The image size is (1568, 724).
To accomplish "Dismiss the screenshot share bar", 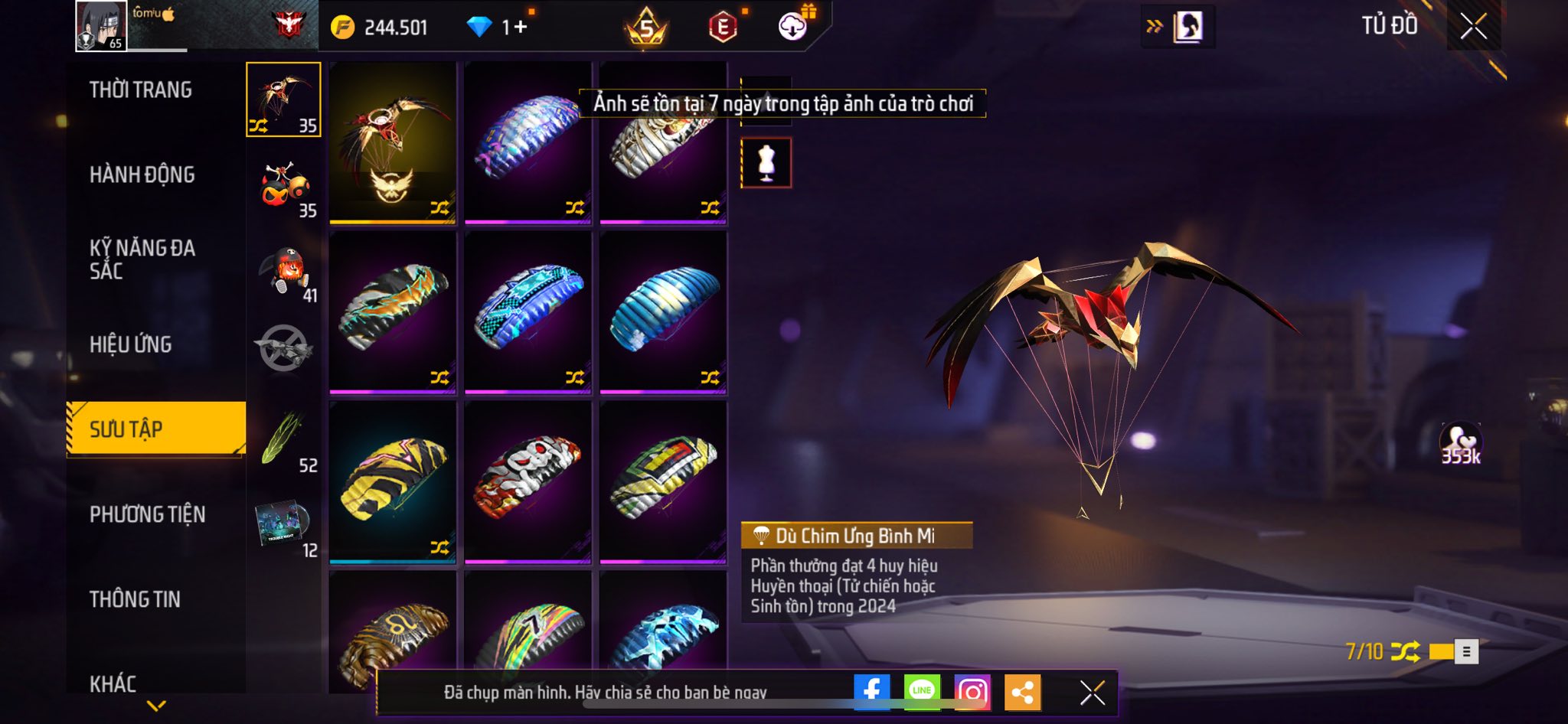I will coord(1093,693).
